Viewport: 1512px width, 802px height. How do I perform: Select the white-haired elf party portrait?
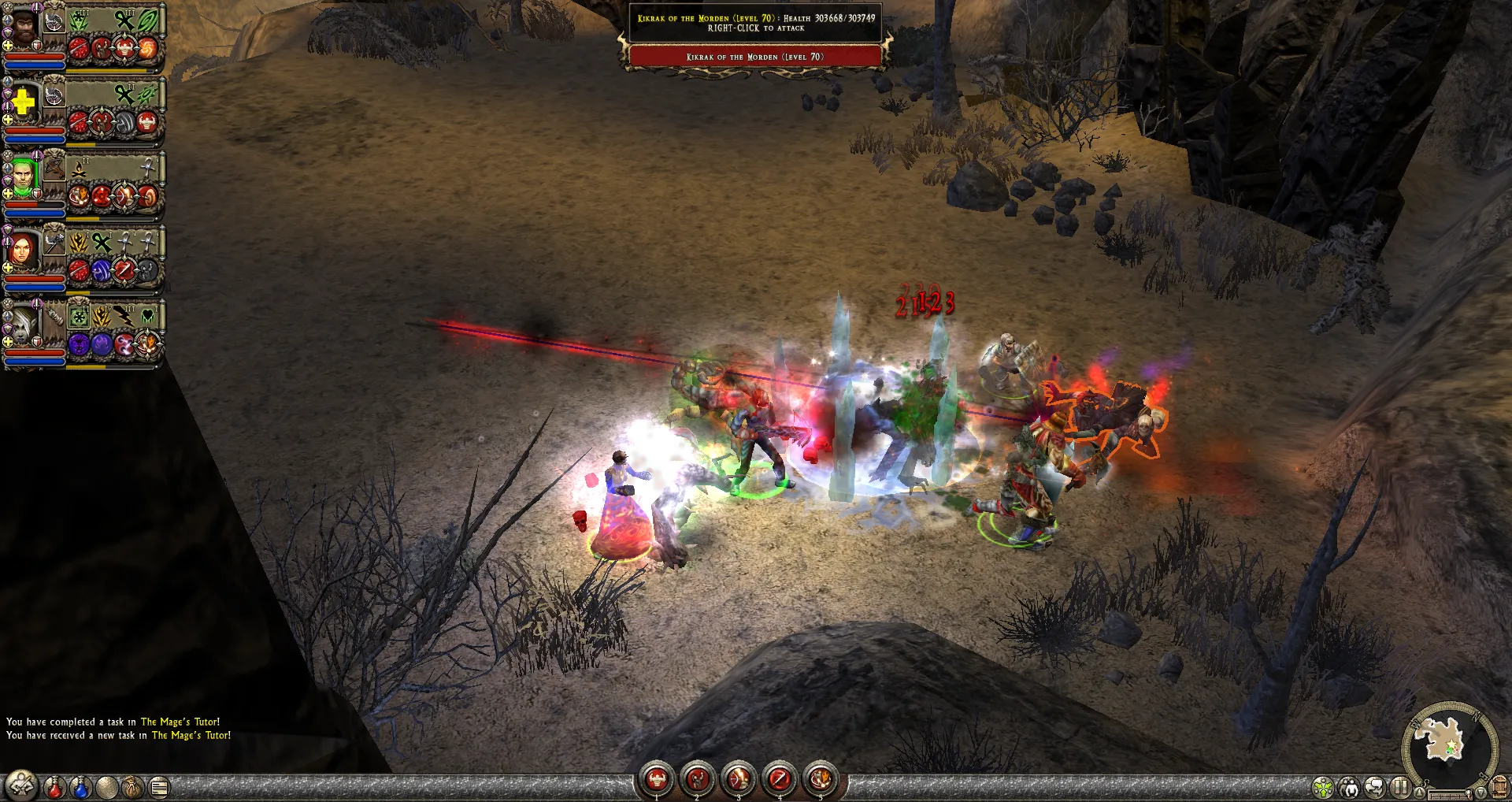coord(21,324)
